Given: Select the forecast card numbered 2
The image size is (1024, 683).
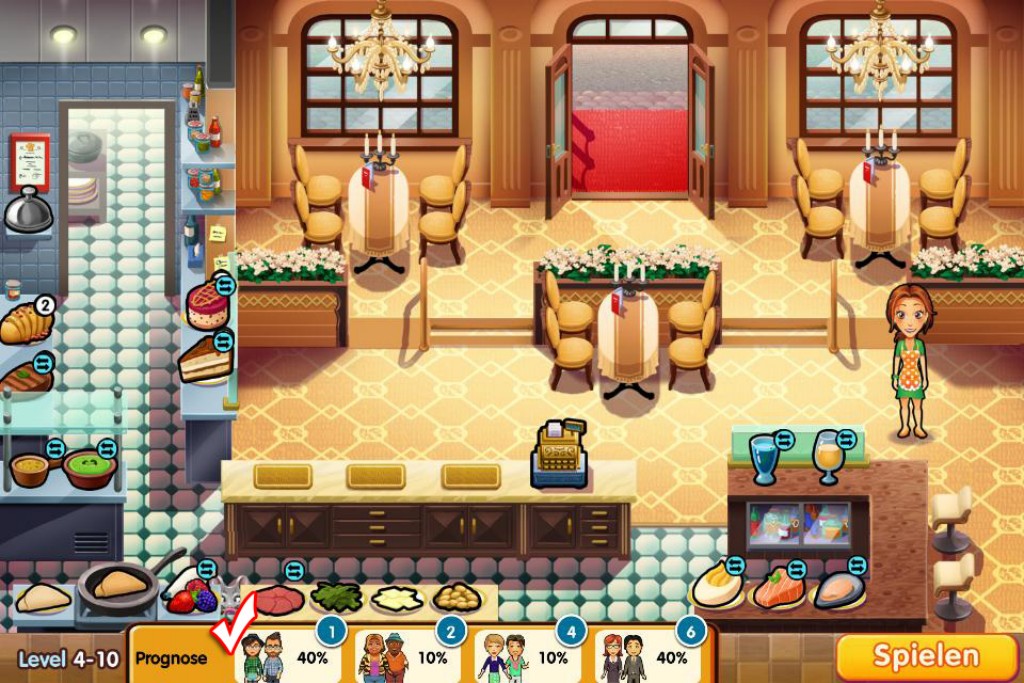Looking at the screenshot, I should coord(410,656).
